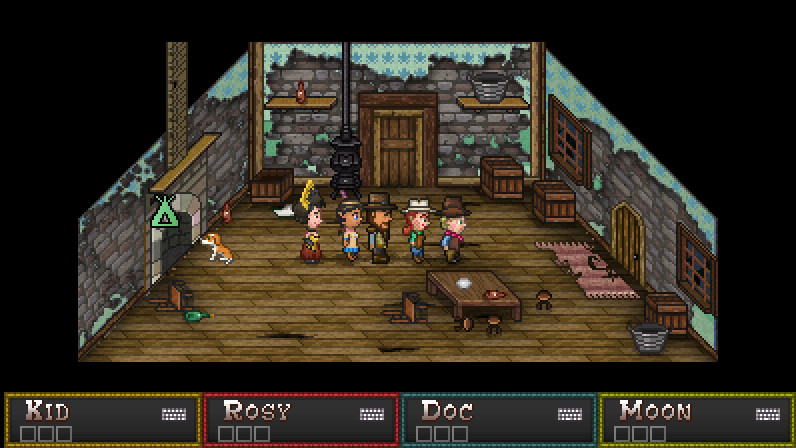
Task: Select Kid's party panel
Action: (102, 420)
